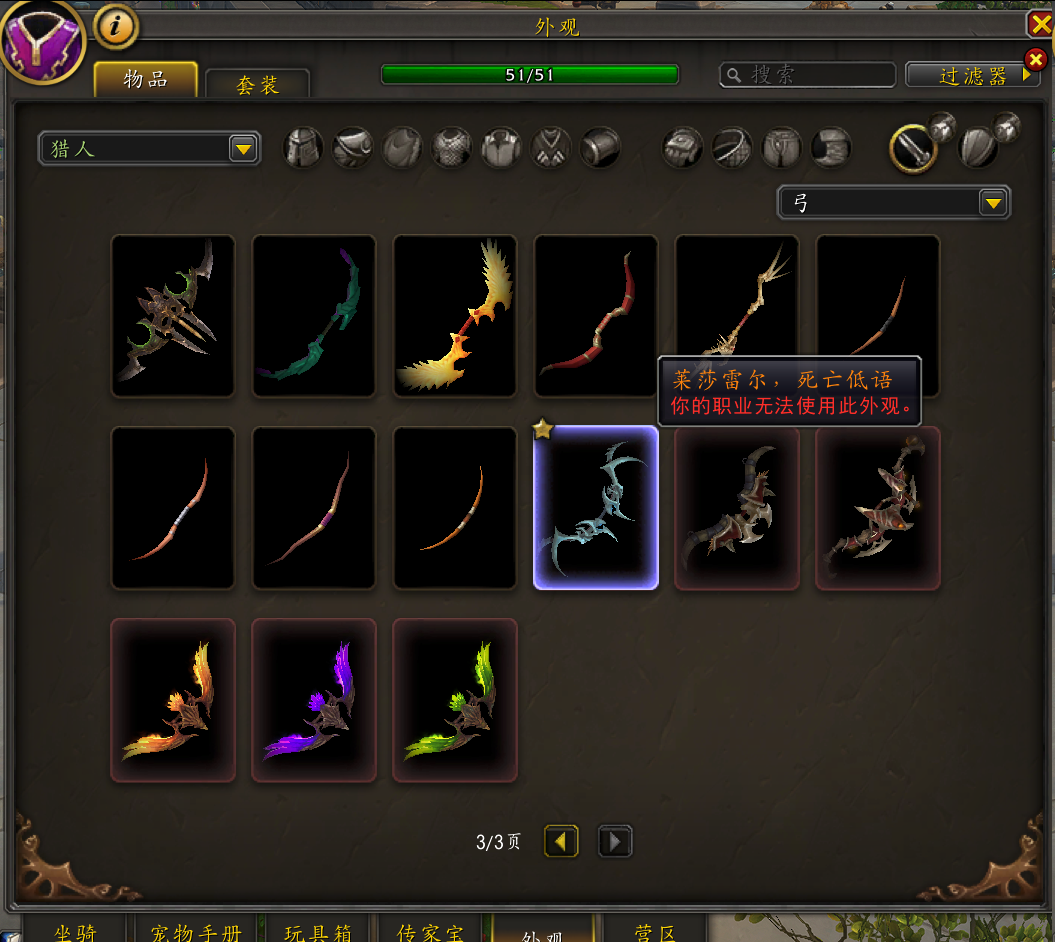1055x942 pixels.
Task: Pick the green crescent spiked bow
Action: [173, 316]
